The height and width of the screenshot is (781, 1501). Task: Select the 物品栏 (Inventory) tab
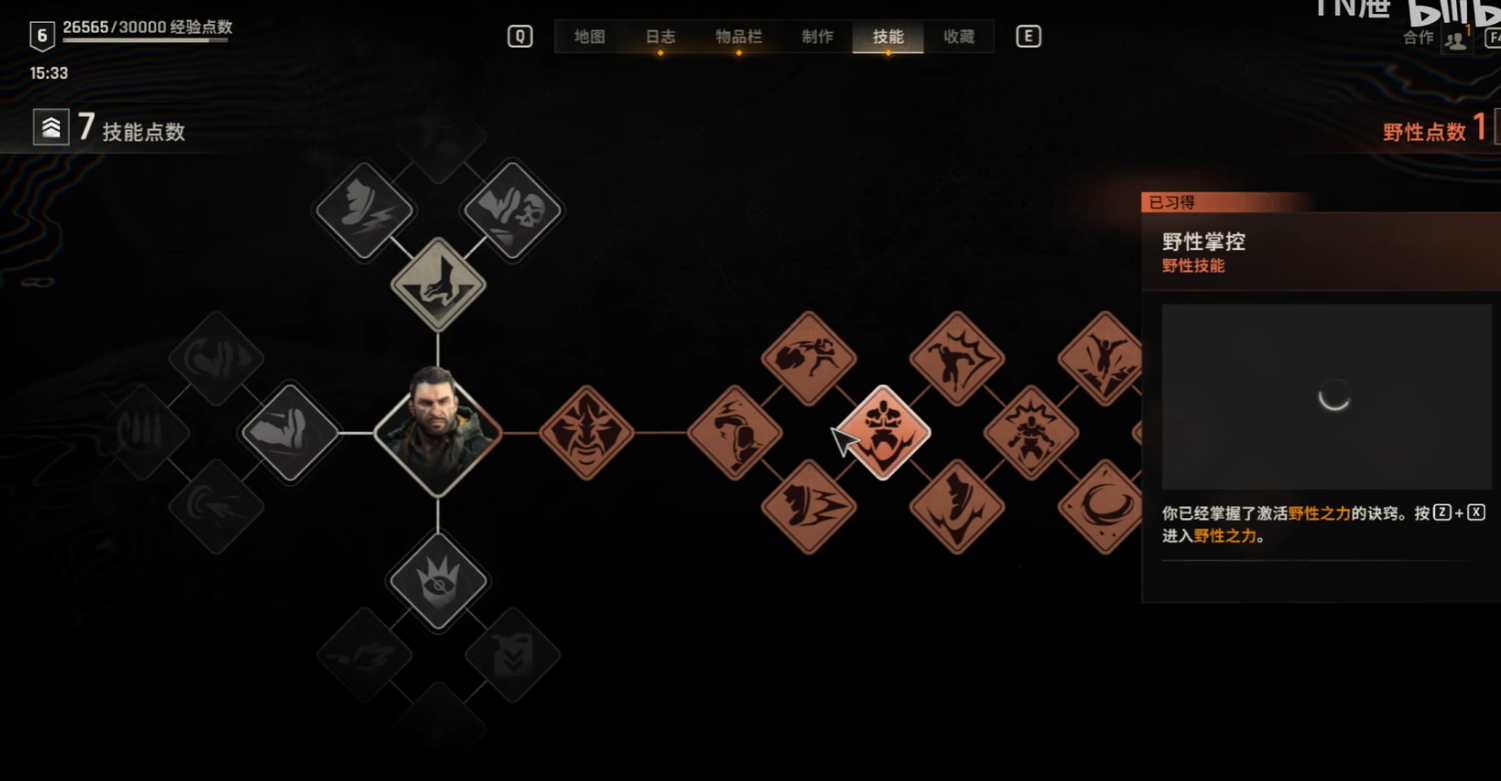[739, 37]
